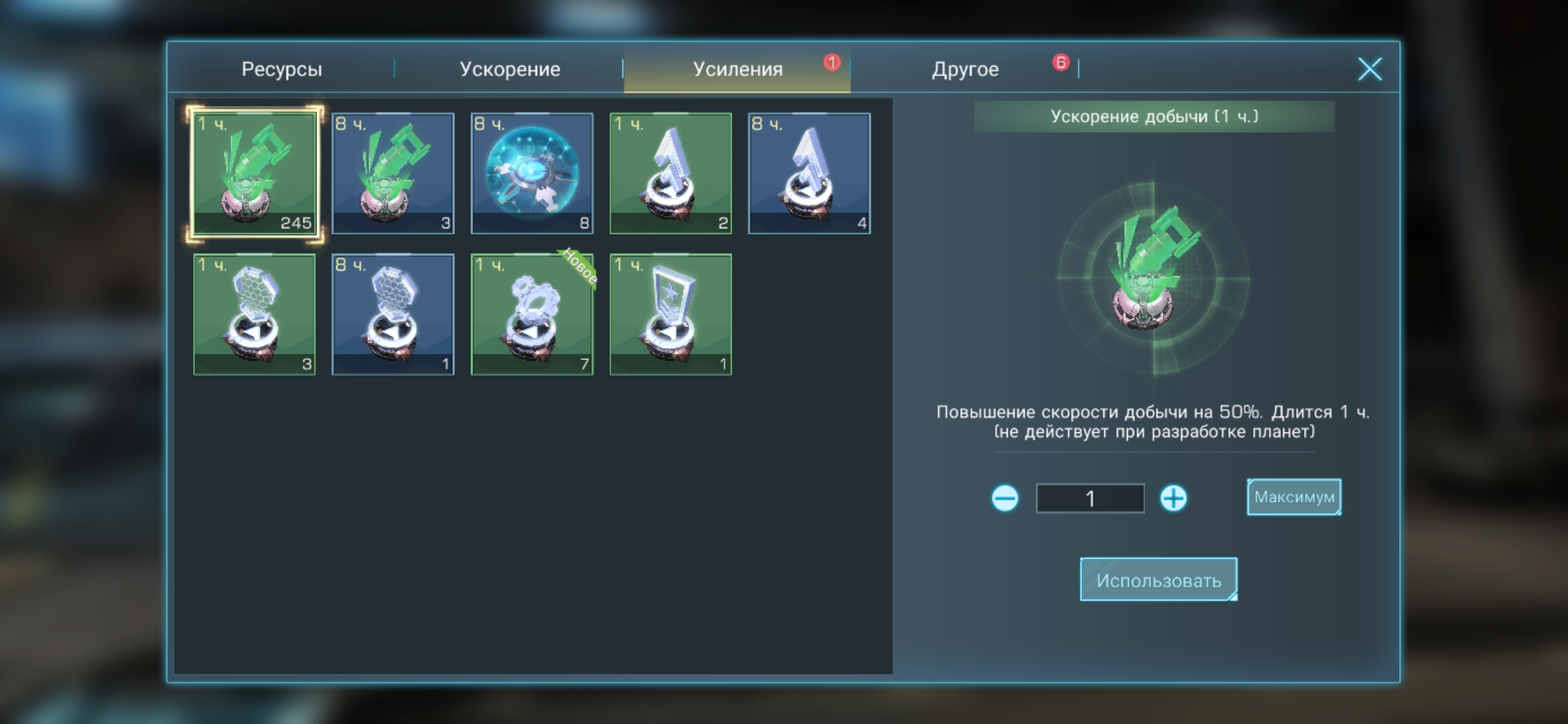This screenshot has width=1568, height=724.
Task: Switch to the Ресурсы tab
Action: point(281,69)
